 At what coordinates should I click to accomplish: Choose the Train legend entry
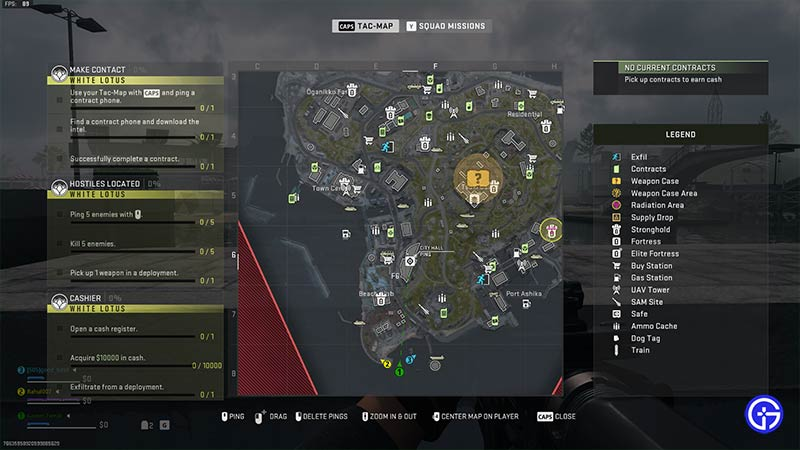pyautogui.click(x=640, y=349)
